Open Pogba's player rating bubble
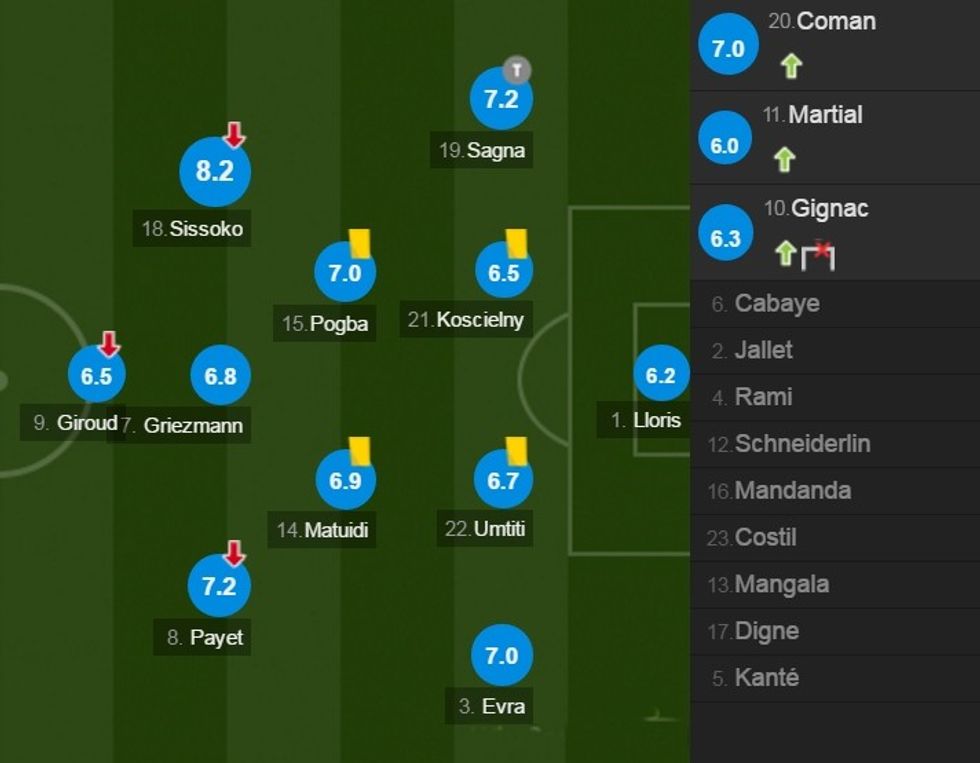 (345, 271)
